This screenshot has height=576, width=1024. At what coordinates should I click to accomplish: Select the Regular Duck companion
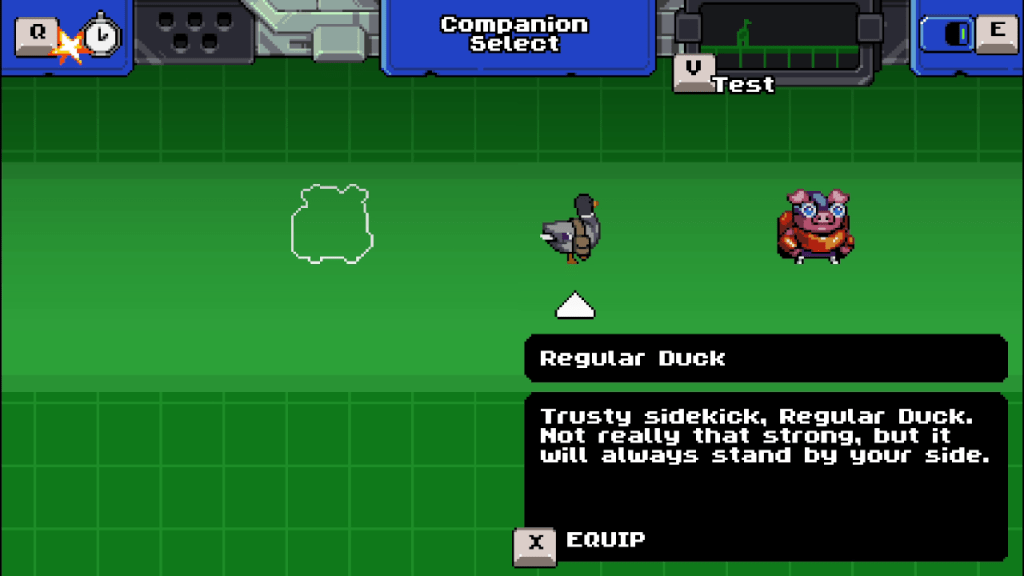573,229
